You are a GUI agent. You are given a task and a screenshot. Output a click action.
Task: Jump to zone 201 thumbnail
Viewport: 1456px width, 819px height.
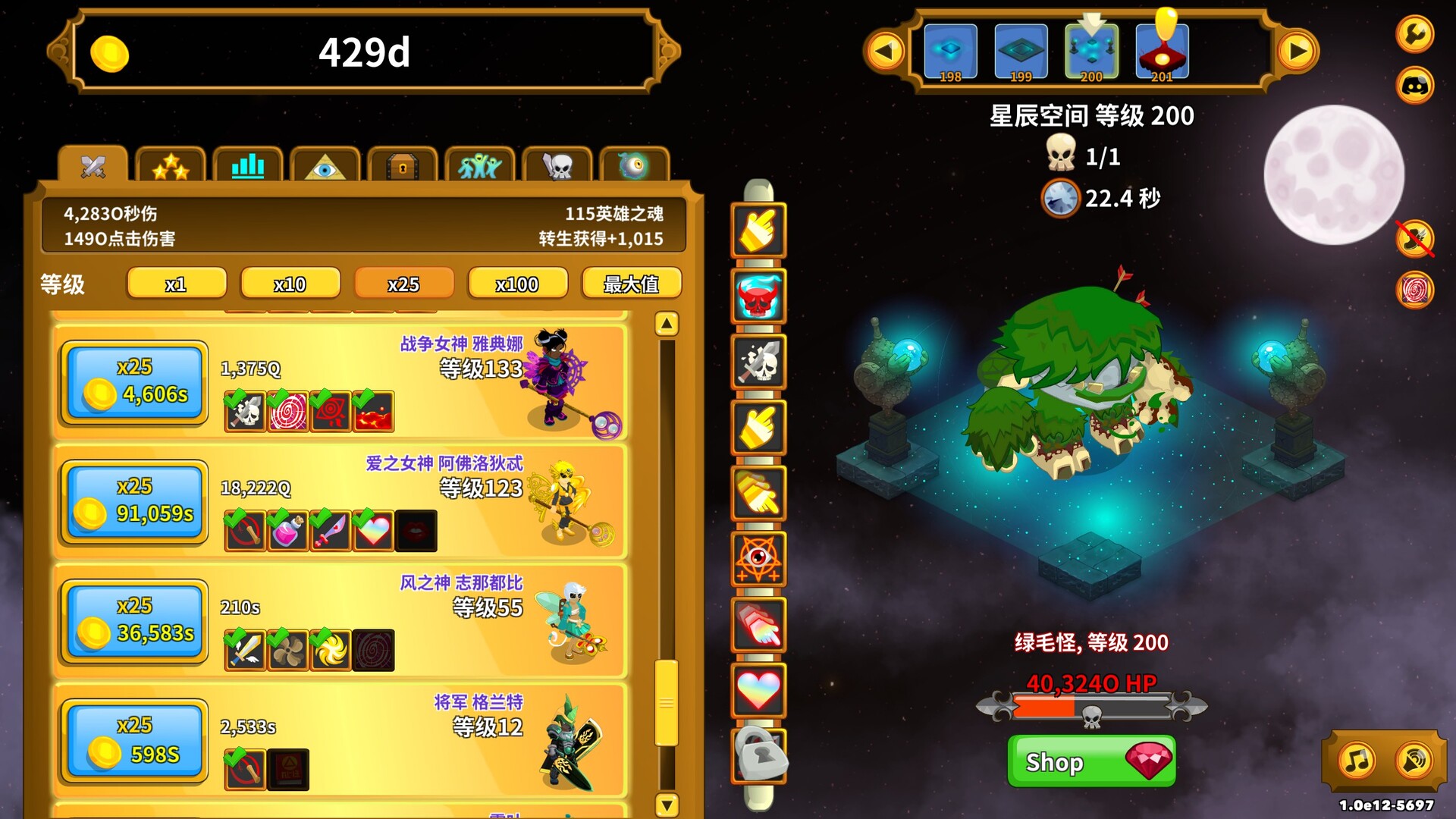(1162, 52)
